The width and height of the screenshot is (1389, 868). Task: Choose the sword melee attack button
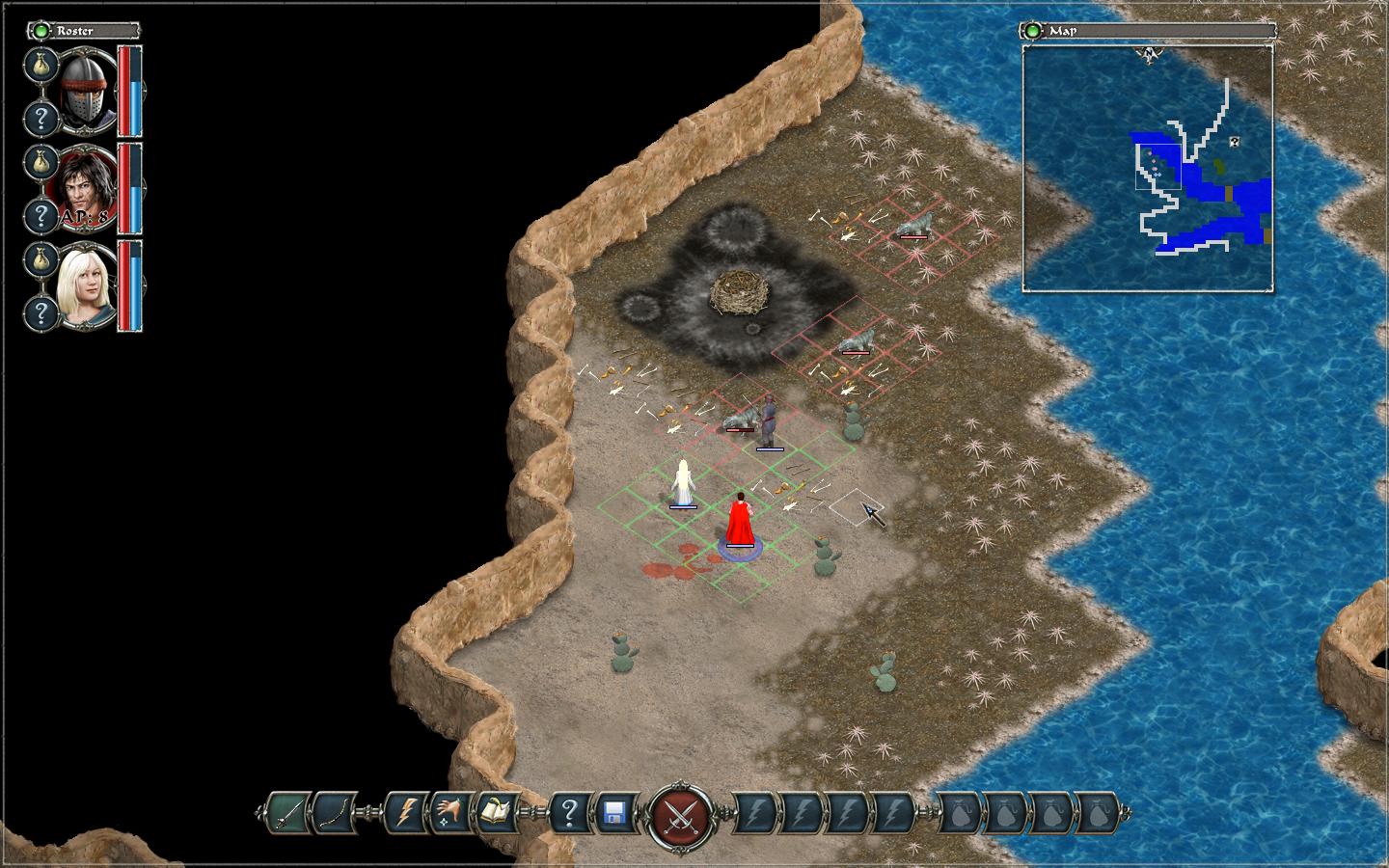click(287, 813)
